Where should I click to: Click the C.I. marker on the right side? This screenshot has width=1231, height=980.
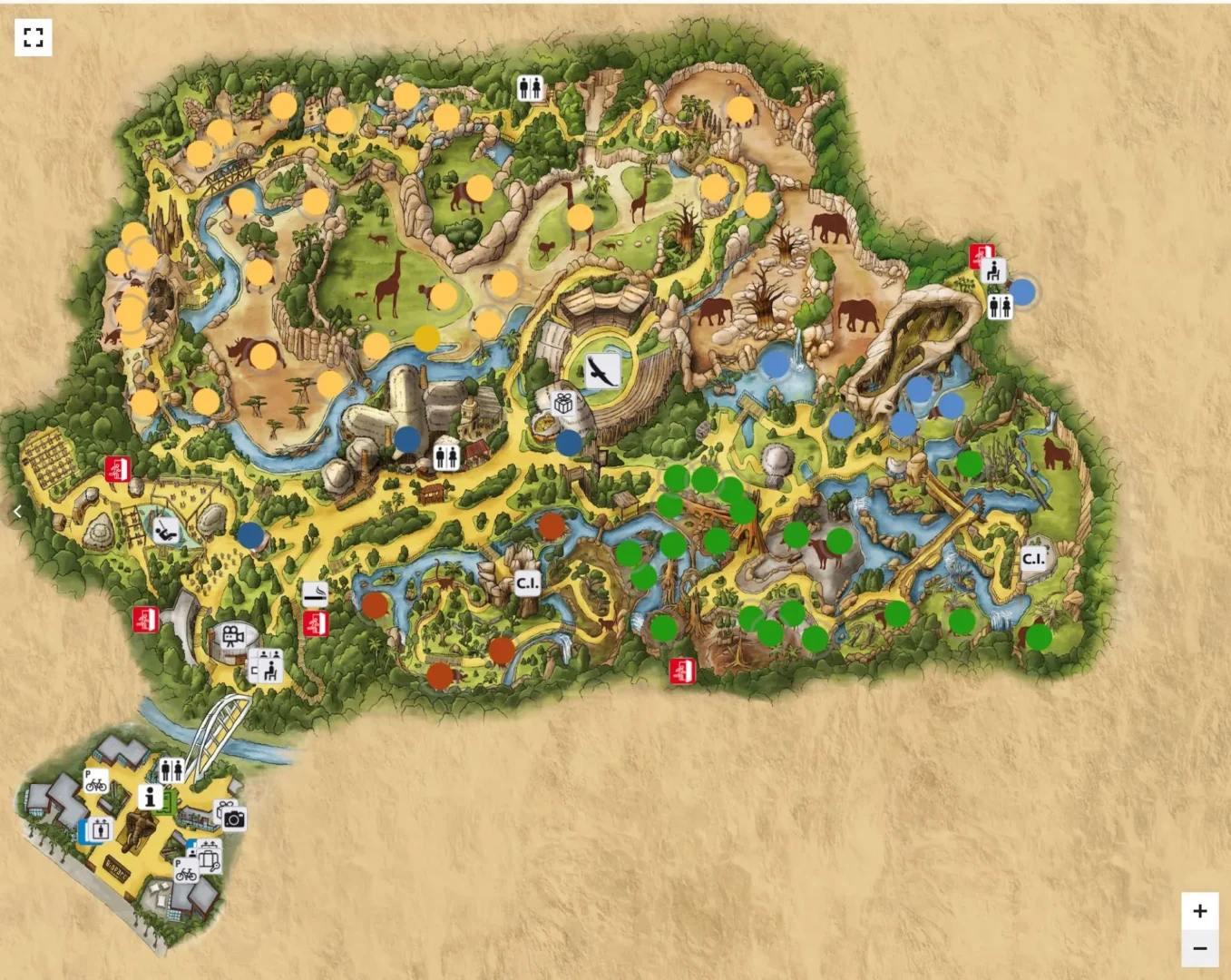click(x=1032, y=559)
